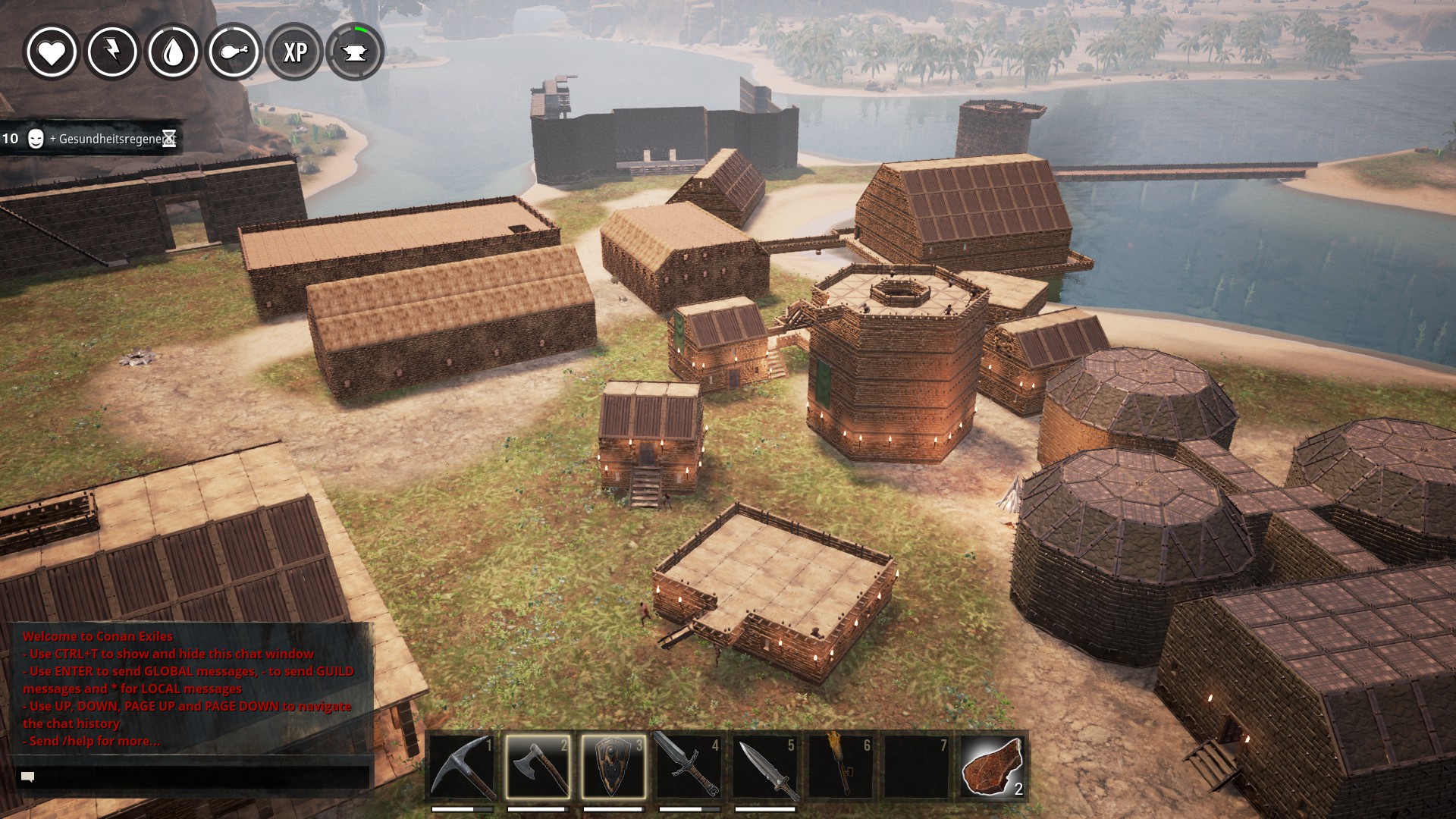The width and height of the screenshot is (1456, 819).
Task: Equip the torch from hotbar slot 6
Action: pos(841,766)
